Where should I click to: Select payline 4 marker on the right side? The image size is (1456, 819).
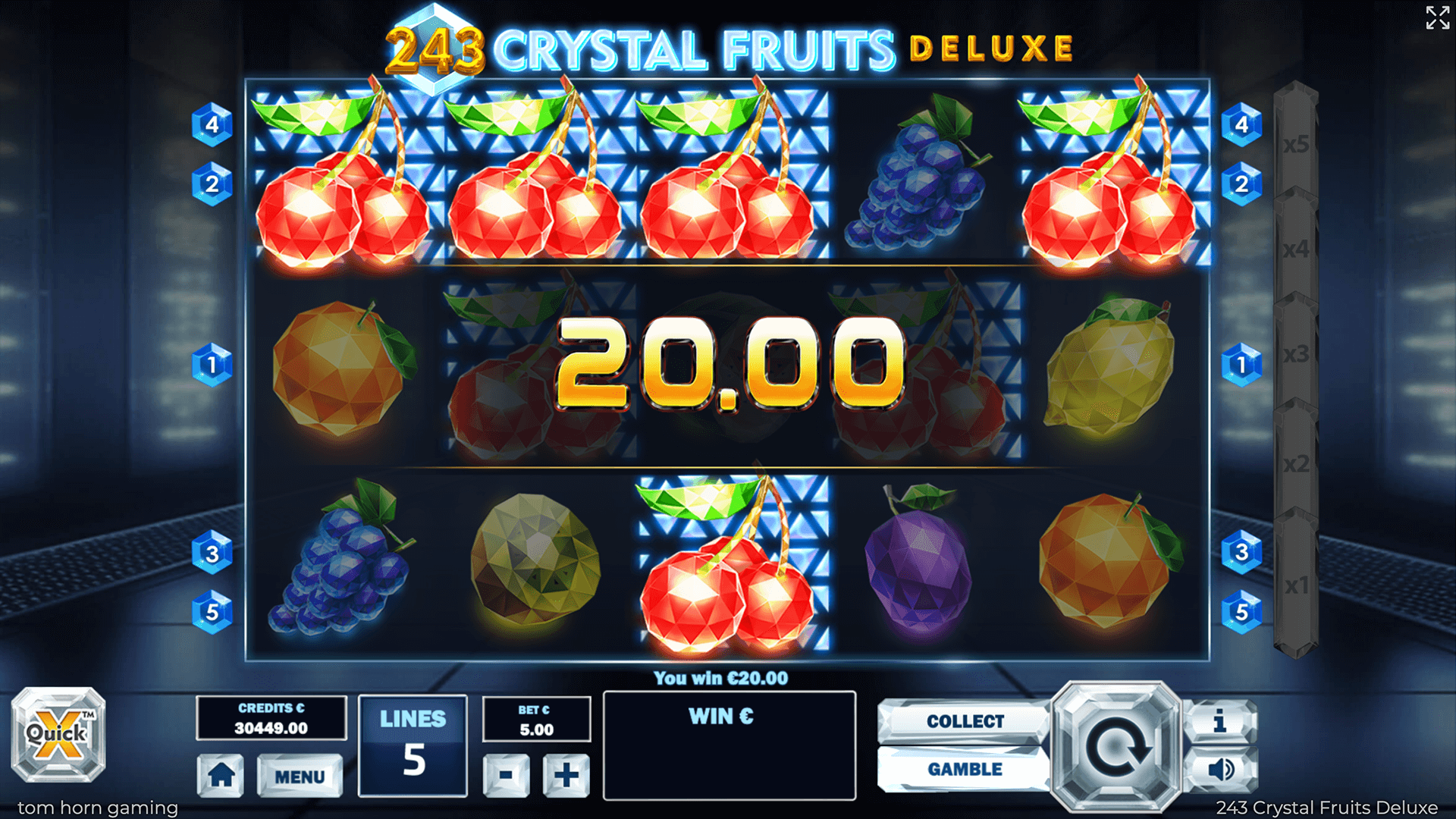[x=1241, y=124]
